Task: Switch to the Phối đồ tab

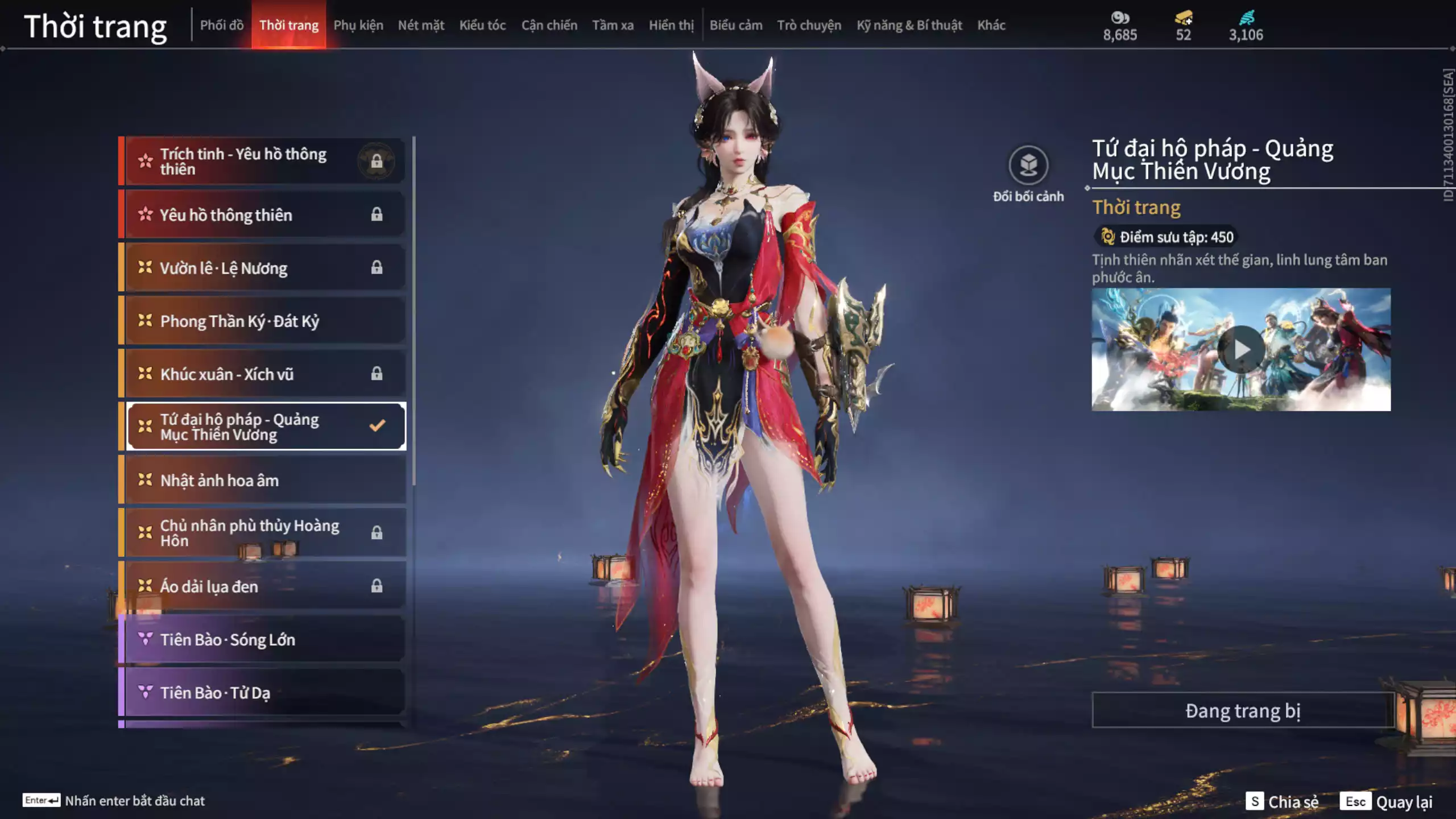Action: [x=222, y=26]
